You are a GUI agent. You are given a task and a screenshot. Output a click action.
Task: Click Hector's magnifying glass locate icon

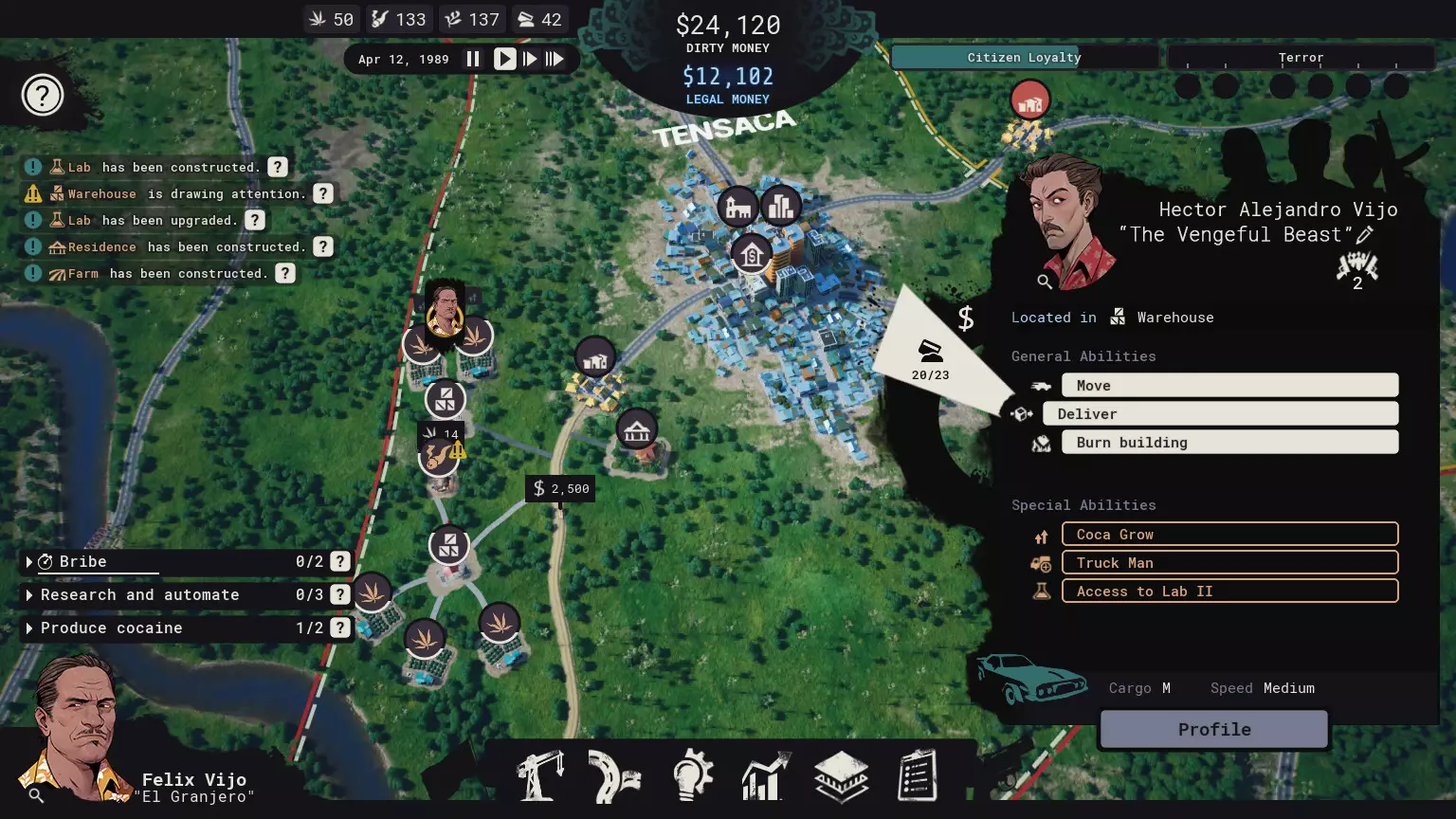pos(1045,282)
